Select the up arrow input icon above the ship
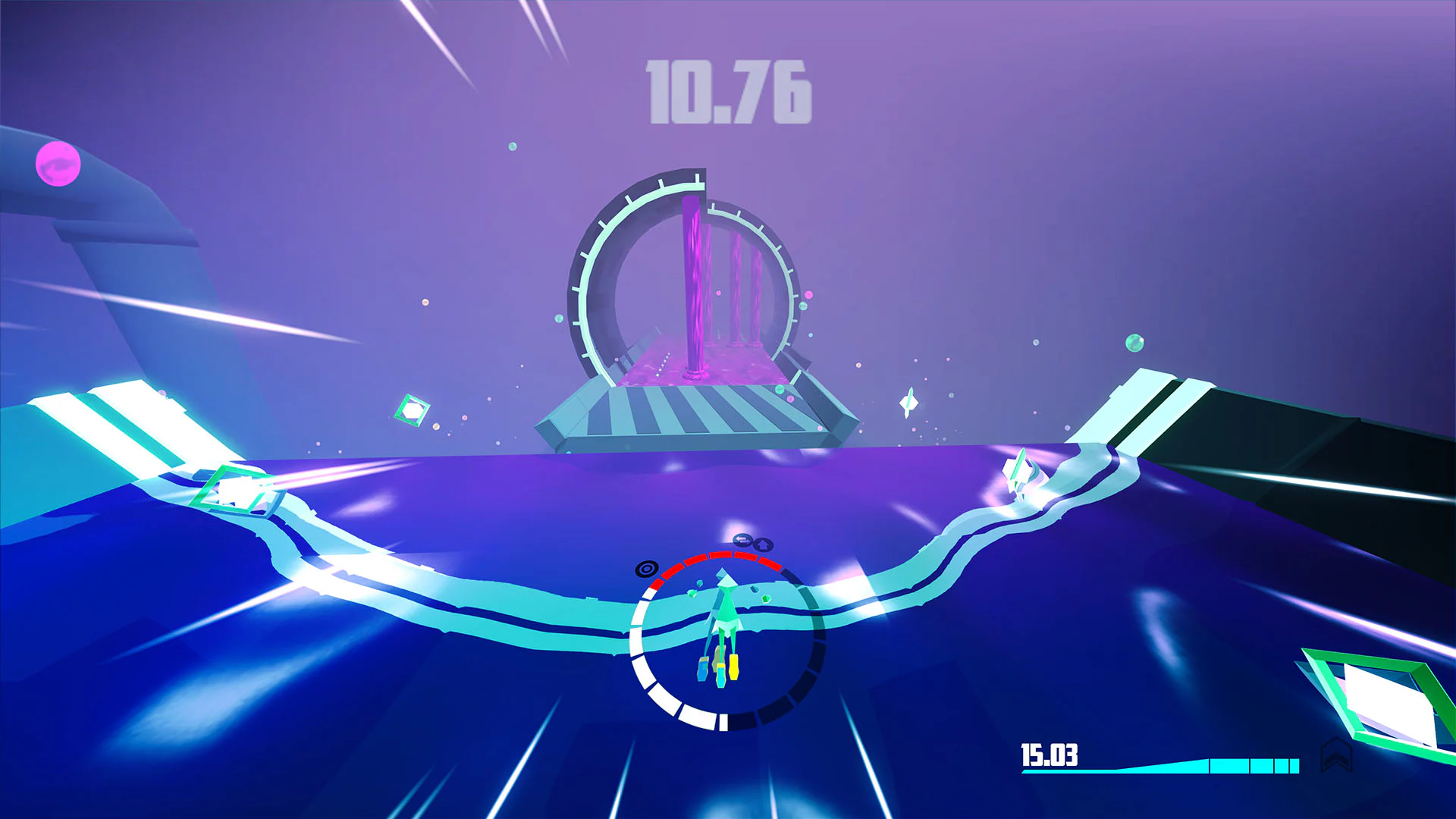This screenshot has width=1456, height=819. point(764,544)
